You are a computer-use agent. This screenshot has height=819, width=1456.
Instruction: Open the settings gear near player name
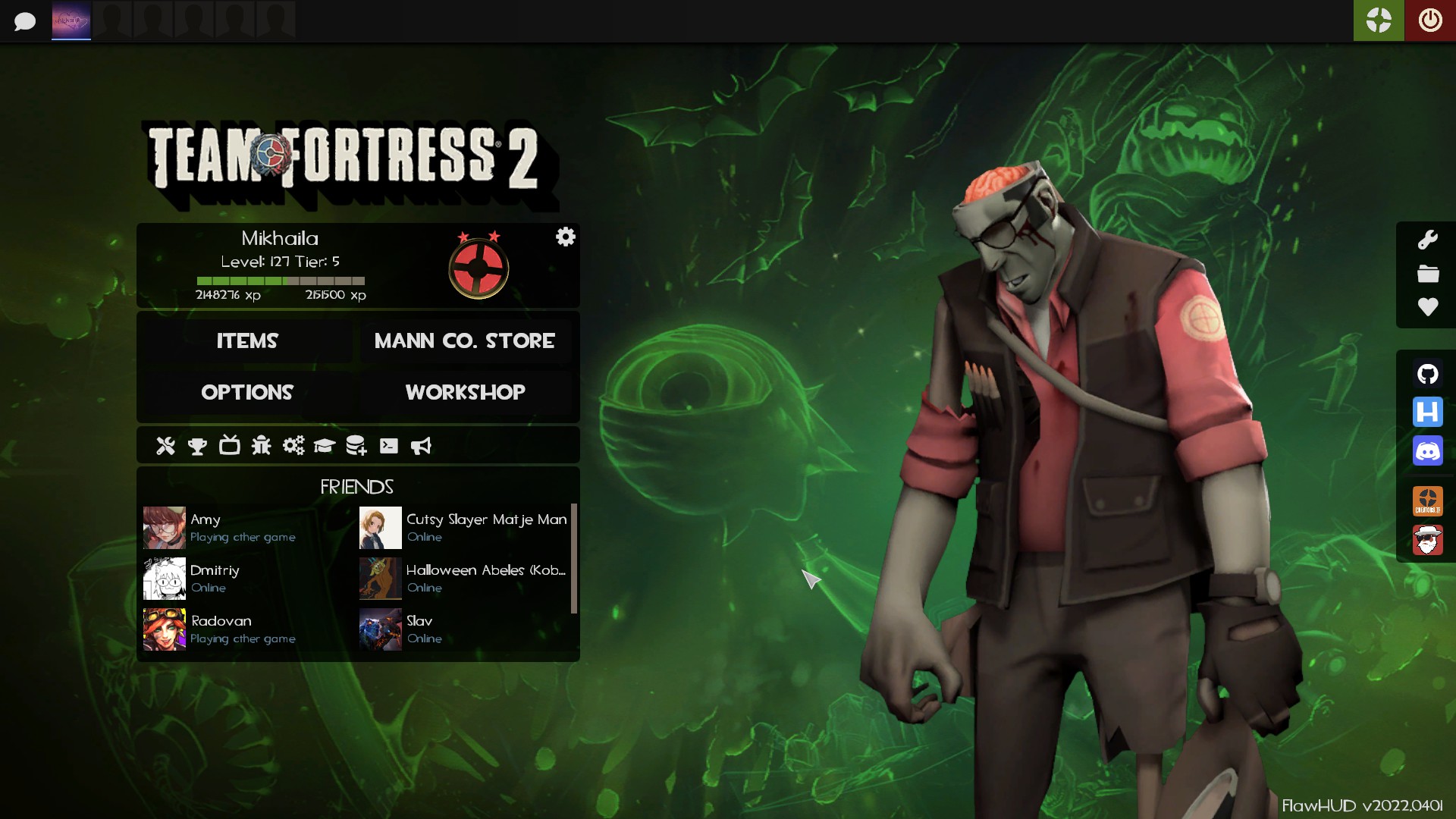566,237
